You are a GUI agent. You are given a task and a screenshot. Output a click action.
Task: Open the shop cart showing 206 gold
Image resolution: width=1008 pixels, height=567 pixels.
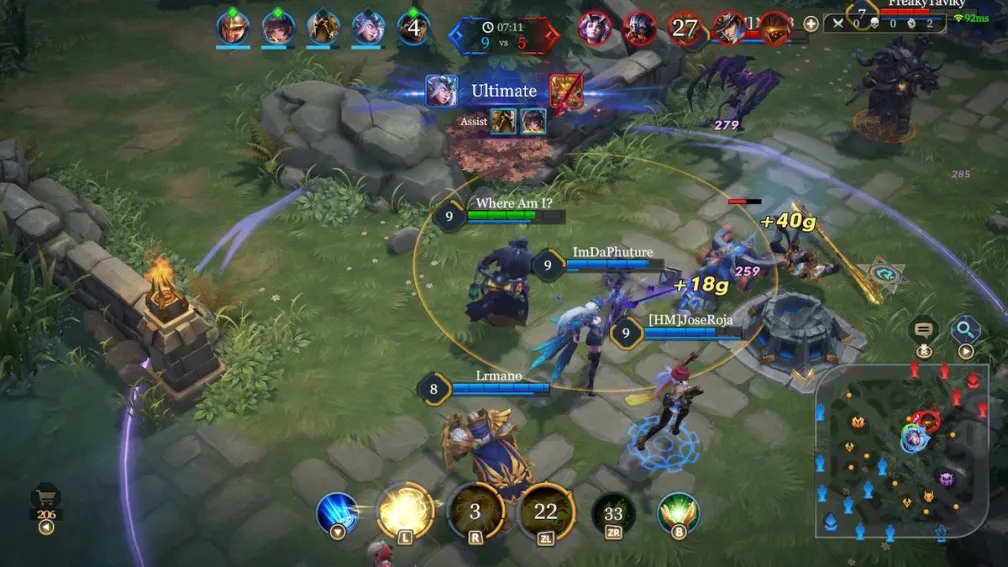[x=45, y=499]
